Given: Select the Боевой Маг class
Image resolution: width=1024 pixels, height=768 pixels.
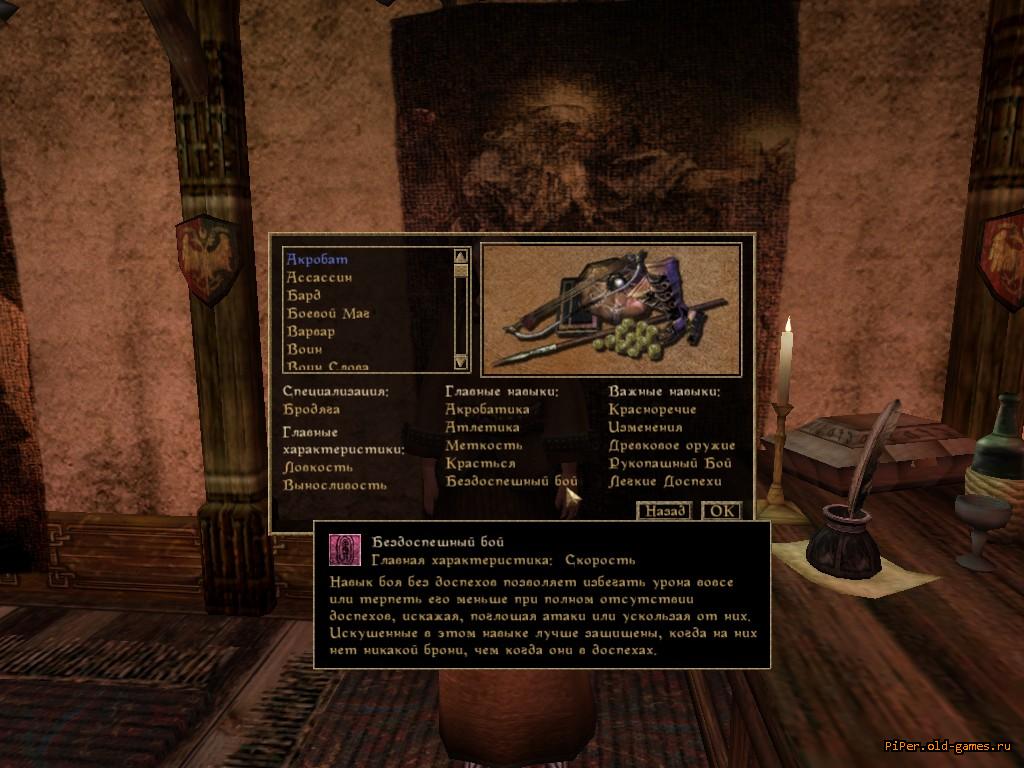Looking at the screenshot, I should coord(328,314).
